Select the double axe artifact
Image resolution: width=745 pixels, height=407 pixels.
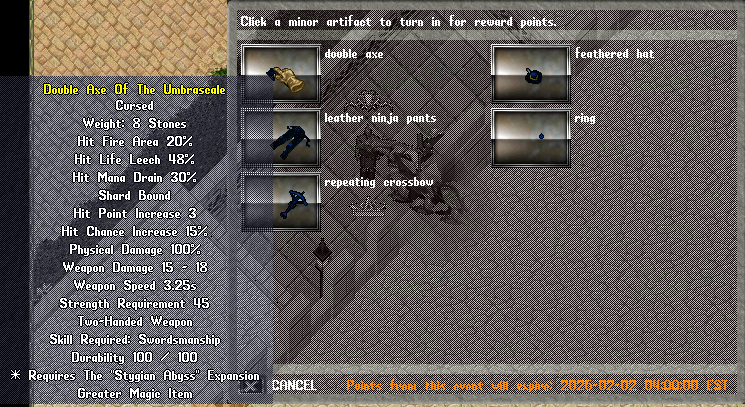281,74
